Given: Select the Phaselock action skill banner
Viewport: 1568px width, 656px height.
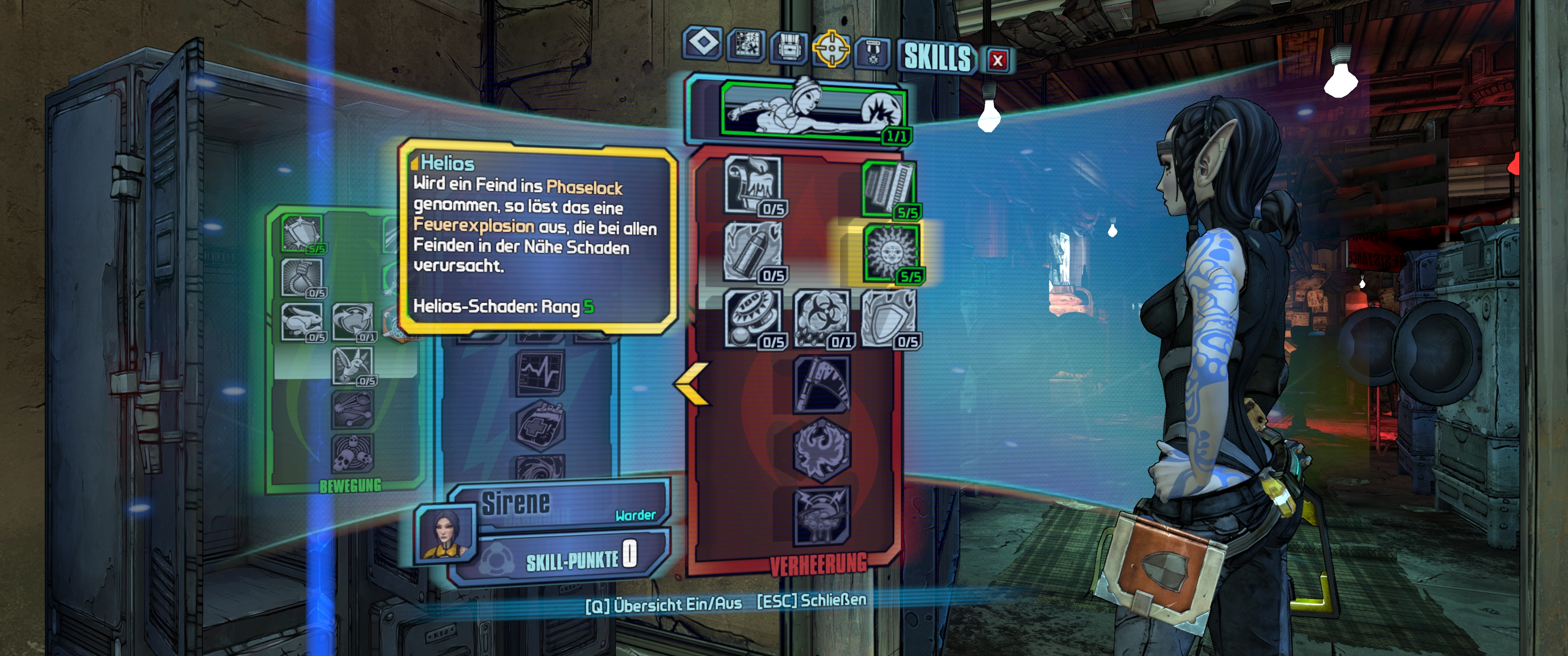Looking at the screenshot, I should tap(813, 108).
